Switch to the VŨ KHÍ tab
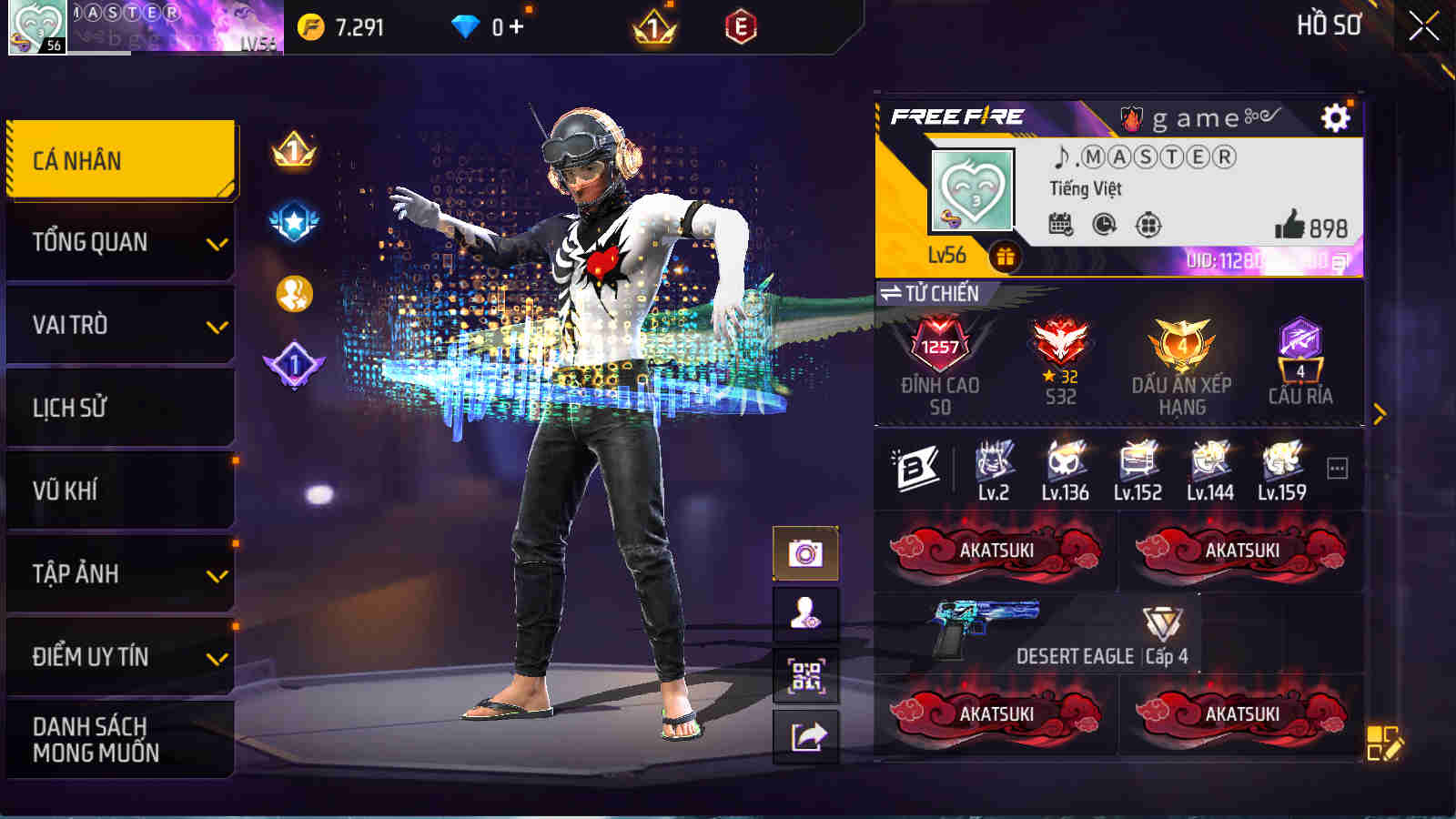The image size is (1456, 819). [x=119, y=490]
